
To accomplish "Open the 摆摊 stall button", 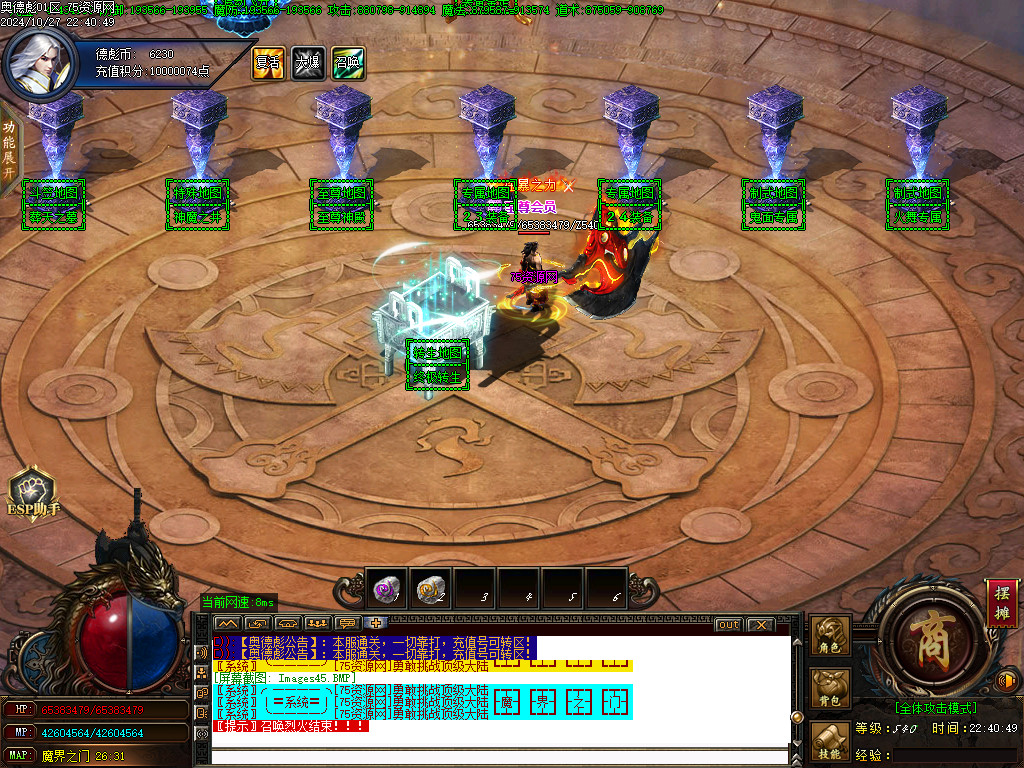I will (x=999, y=603).
